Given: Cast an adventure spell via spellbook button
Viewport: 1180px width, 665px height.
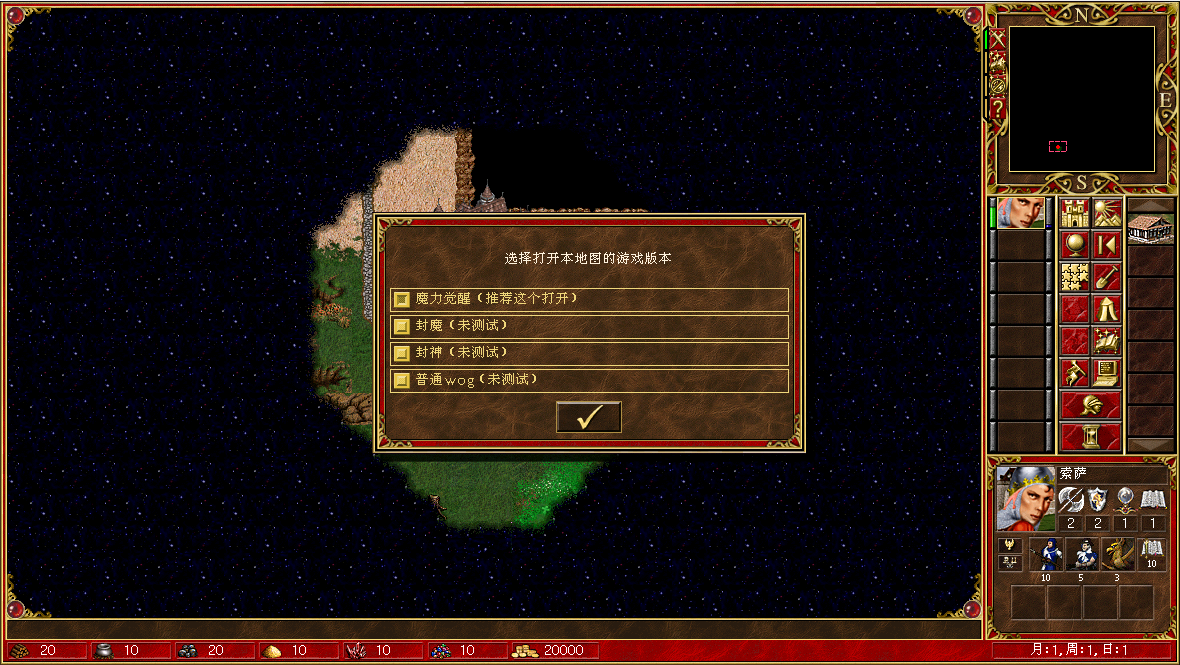Looking at the screenshot, I should (x=1106, y=341).
